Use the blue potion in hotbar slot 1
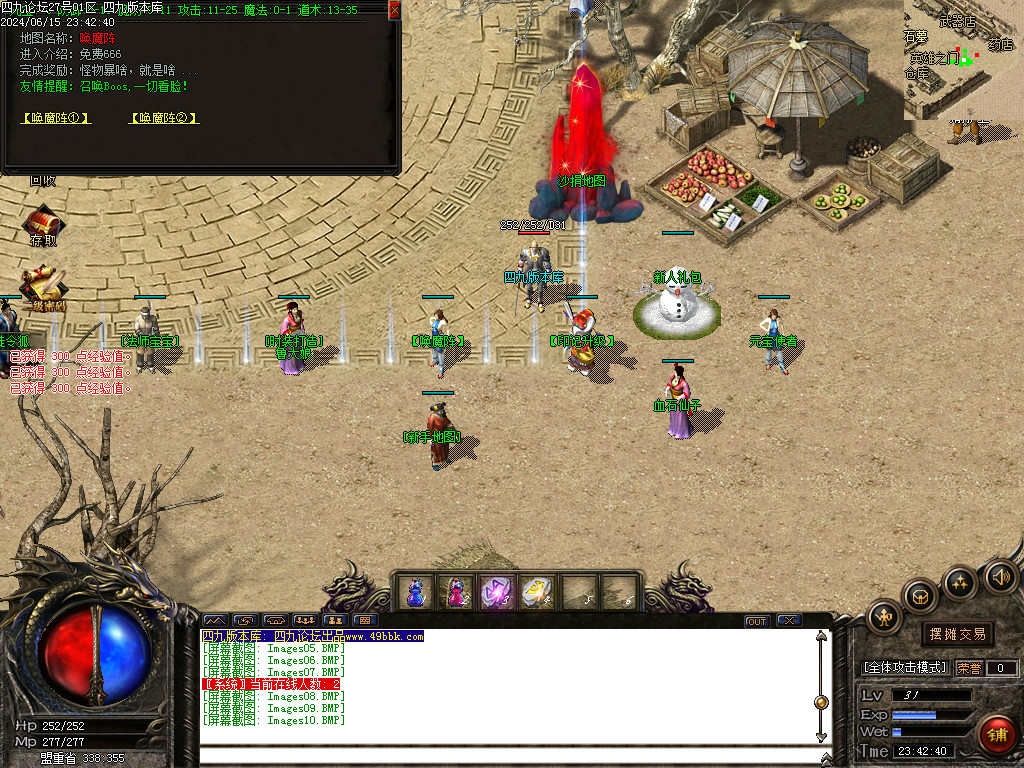The width and height of the screenshot is (1024, 768). click(416, 593)
